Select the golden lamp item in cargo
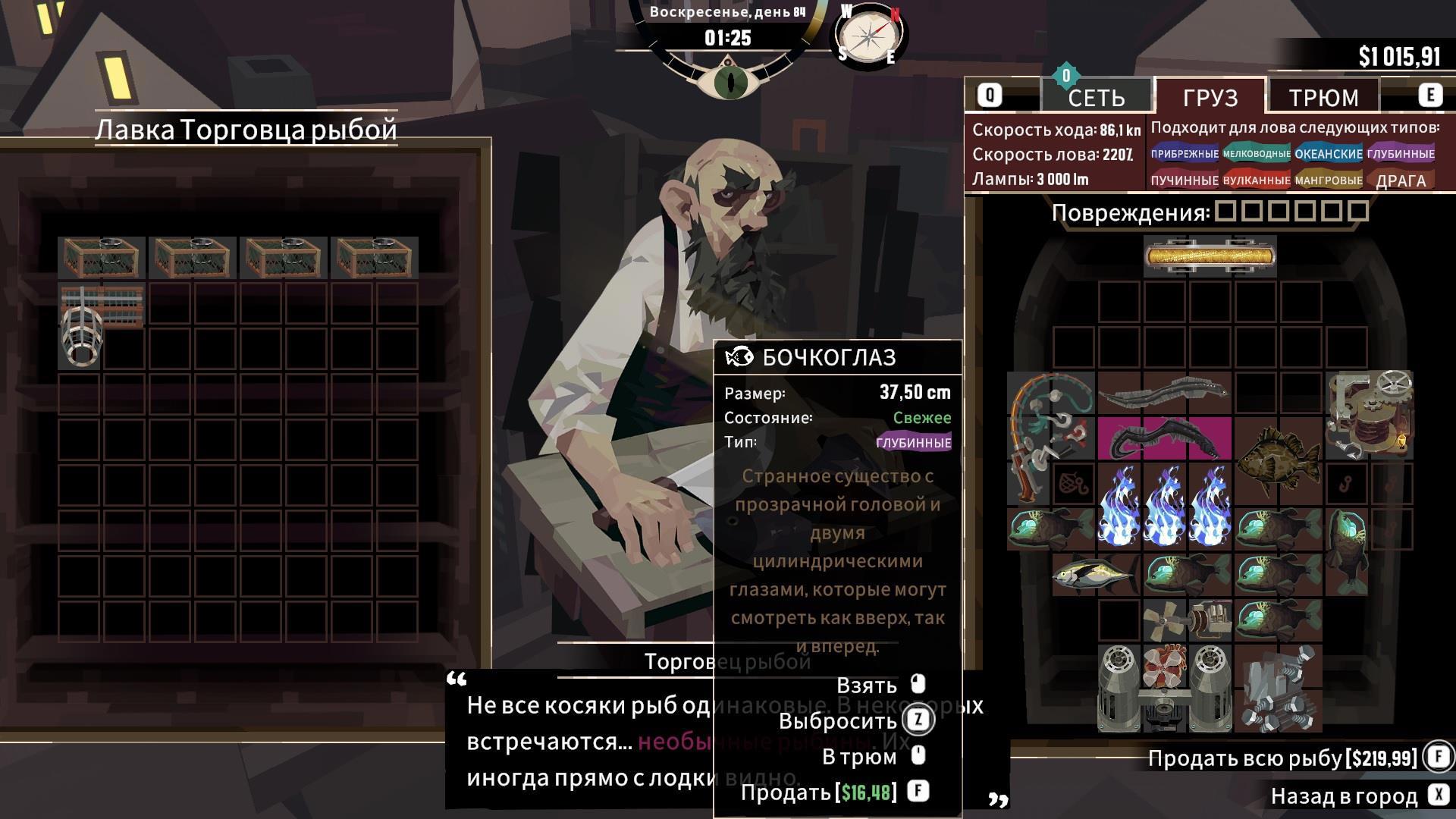The height and width of the screenshot is (819, 1456). [1210, 256]
